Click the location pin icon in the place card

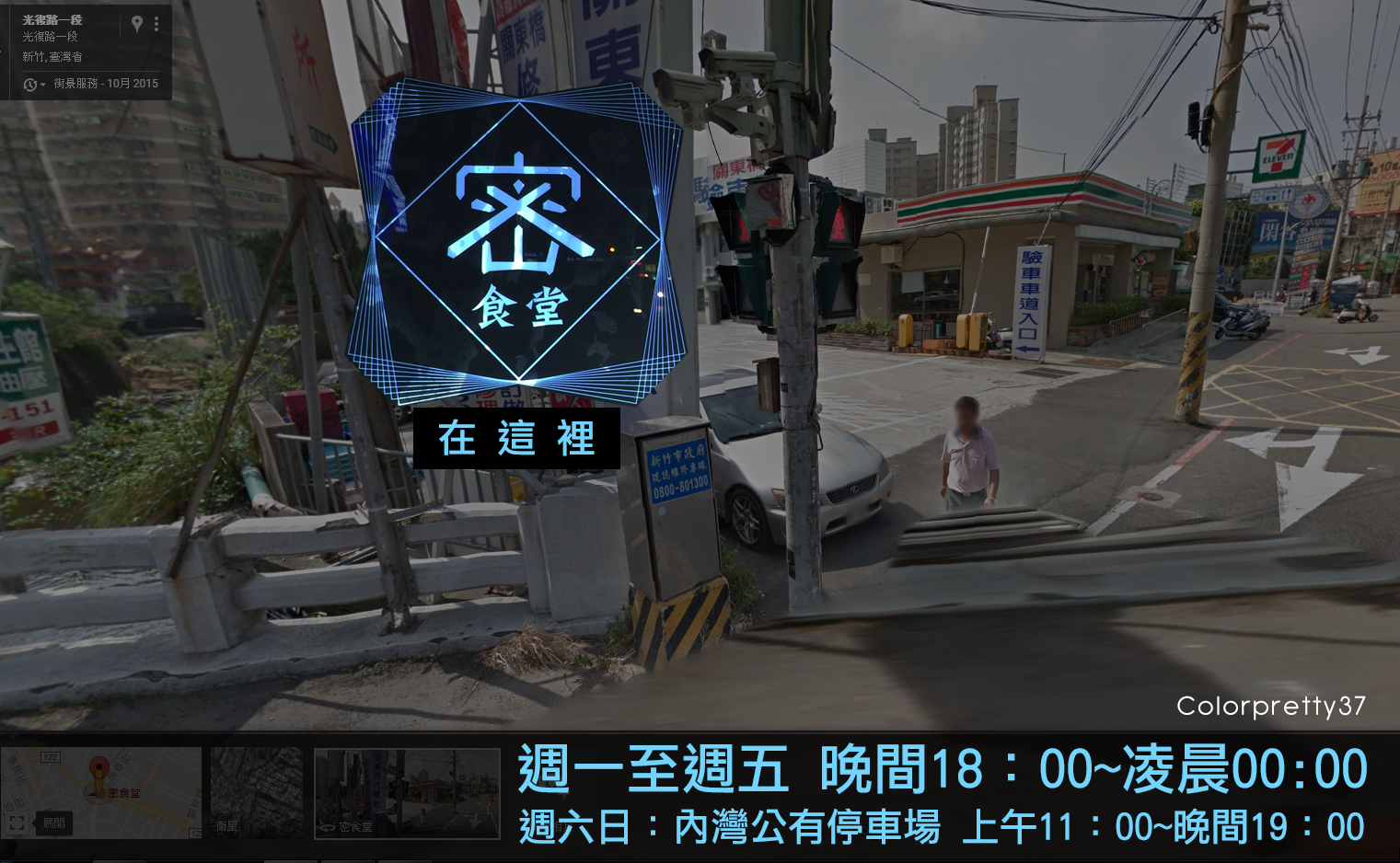pos(137,23)
